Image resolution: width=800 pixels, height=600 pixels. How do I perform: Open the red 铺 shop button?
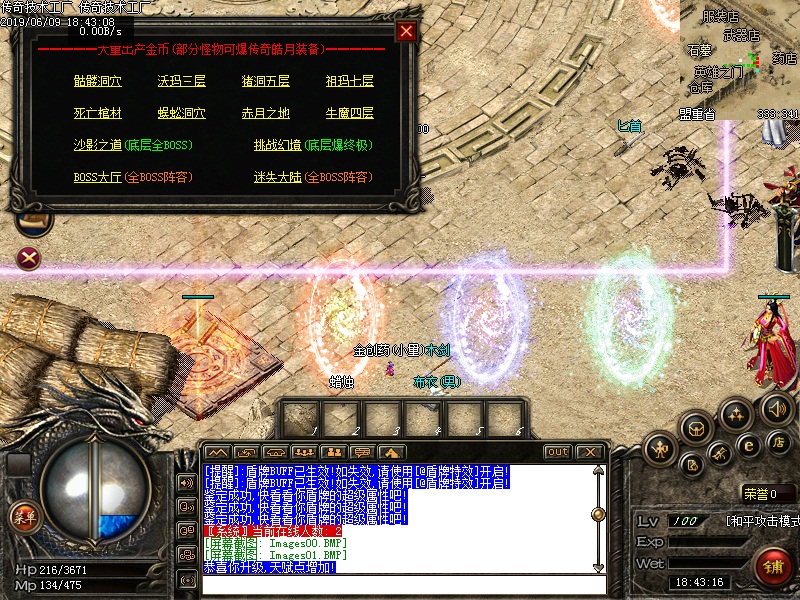point(772,567)
